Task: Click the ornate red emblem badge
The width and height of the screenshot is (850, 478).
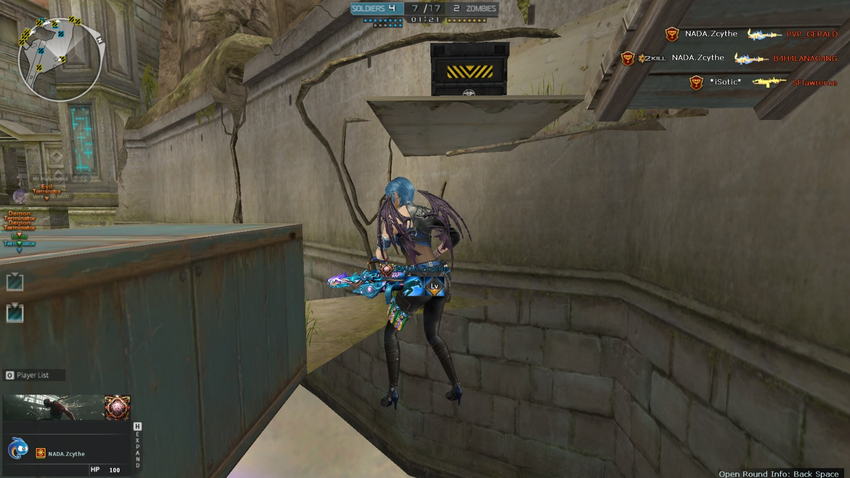Action: pyautogui.click(x=117, y=407)
